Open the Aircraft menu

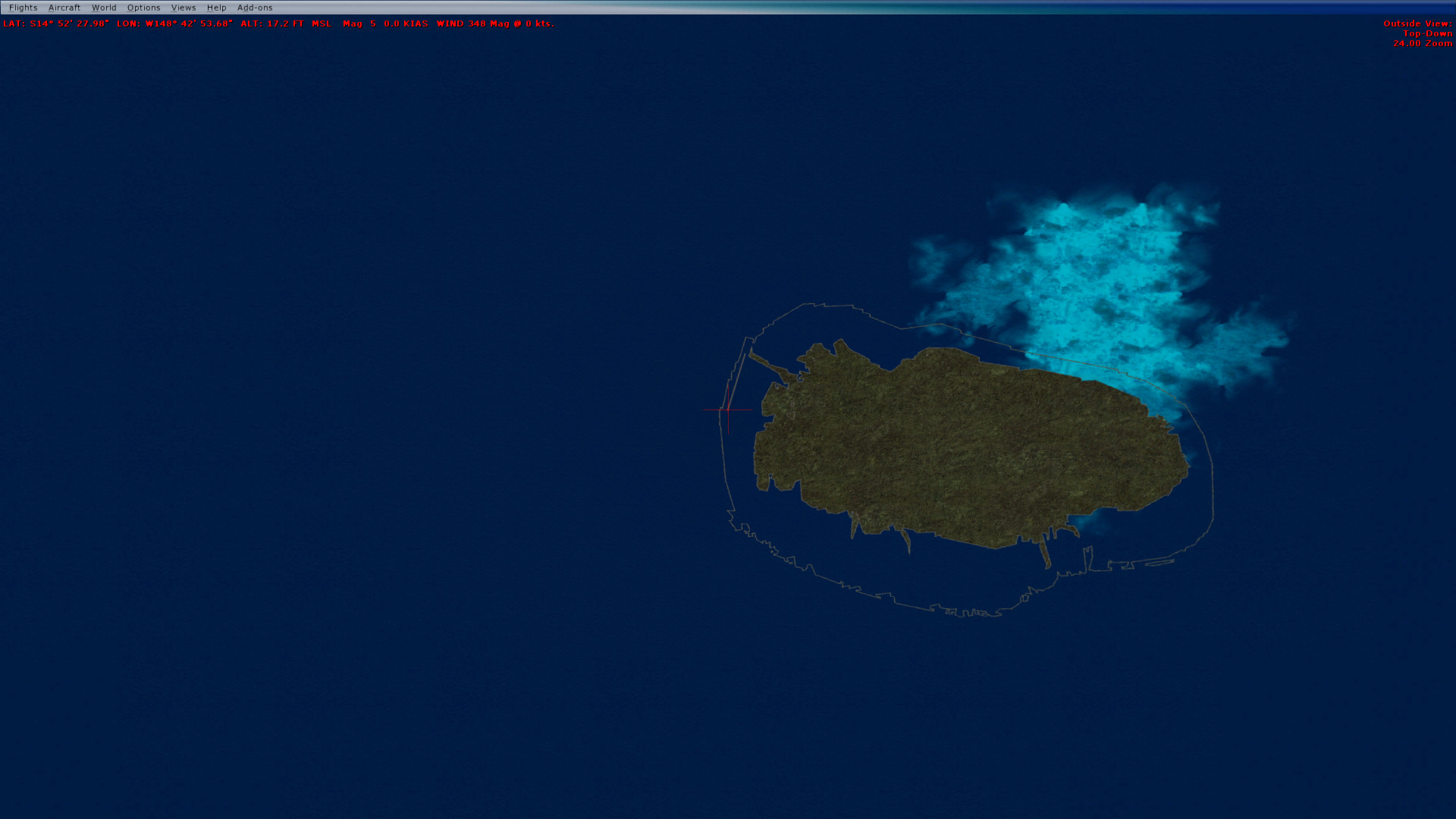point(64,8)
